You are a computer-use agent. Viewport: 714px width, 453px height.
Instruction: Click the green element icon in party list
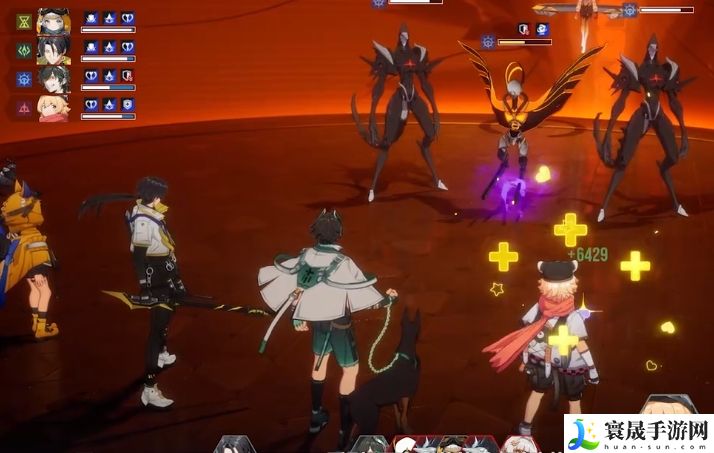click(x=24, y=49)
